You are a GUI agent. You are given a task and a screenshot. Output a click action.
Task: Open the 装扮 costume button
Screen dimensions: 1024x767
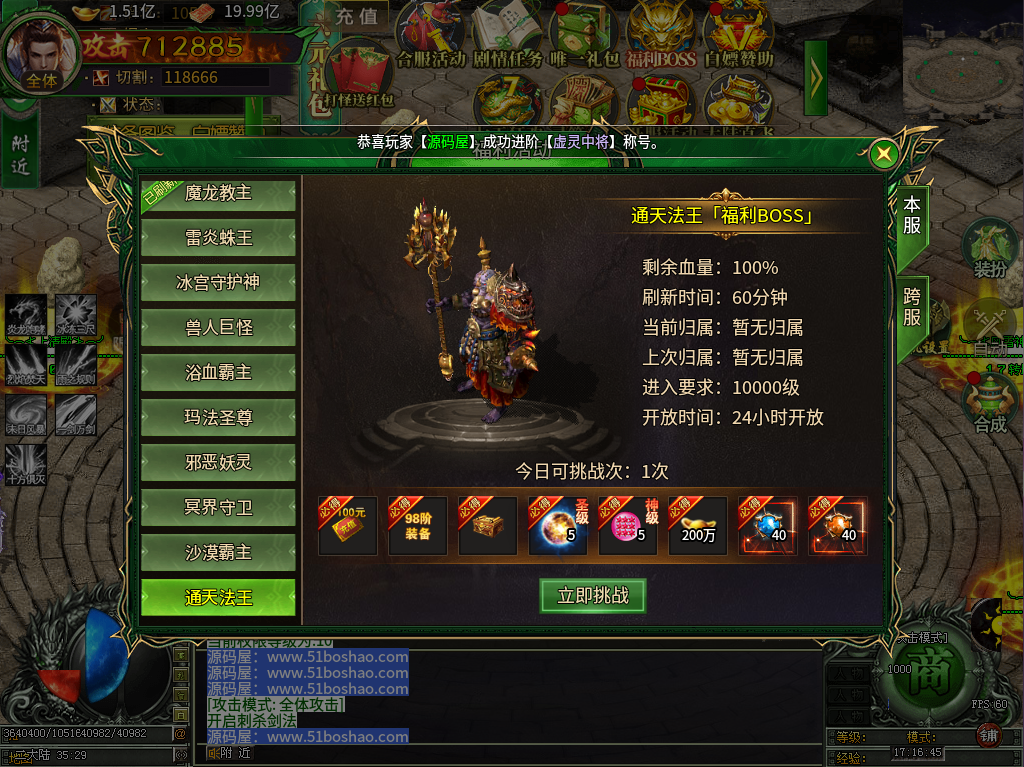click(x=989, y=248)
